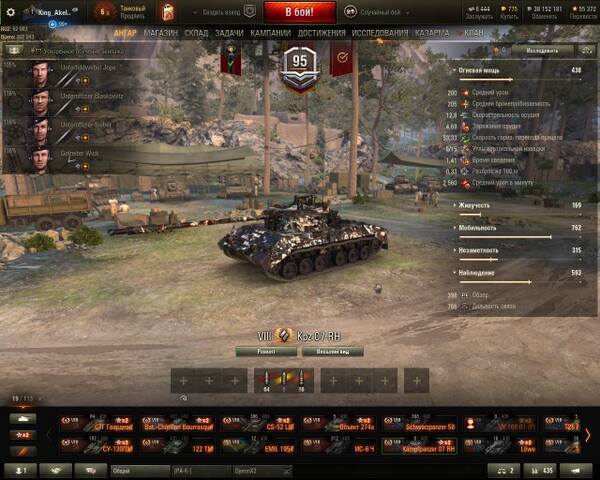Go to the Кампании (Campaigns) tab
600x480 pixels.
(270, 32)
